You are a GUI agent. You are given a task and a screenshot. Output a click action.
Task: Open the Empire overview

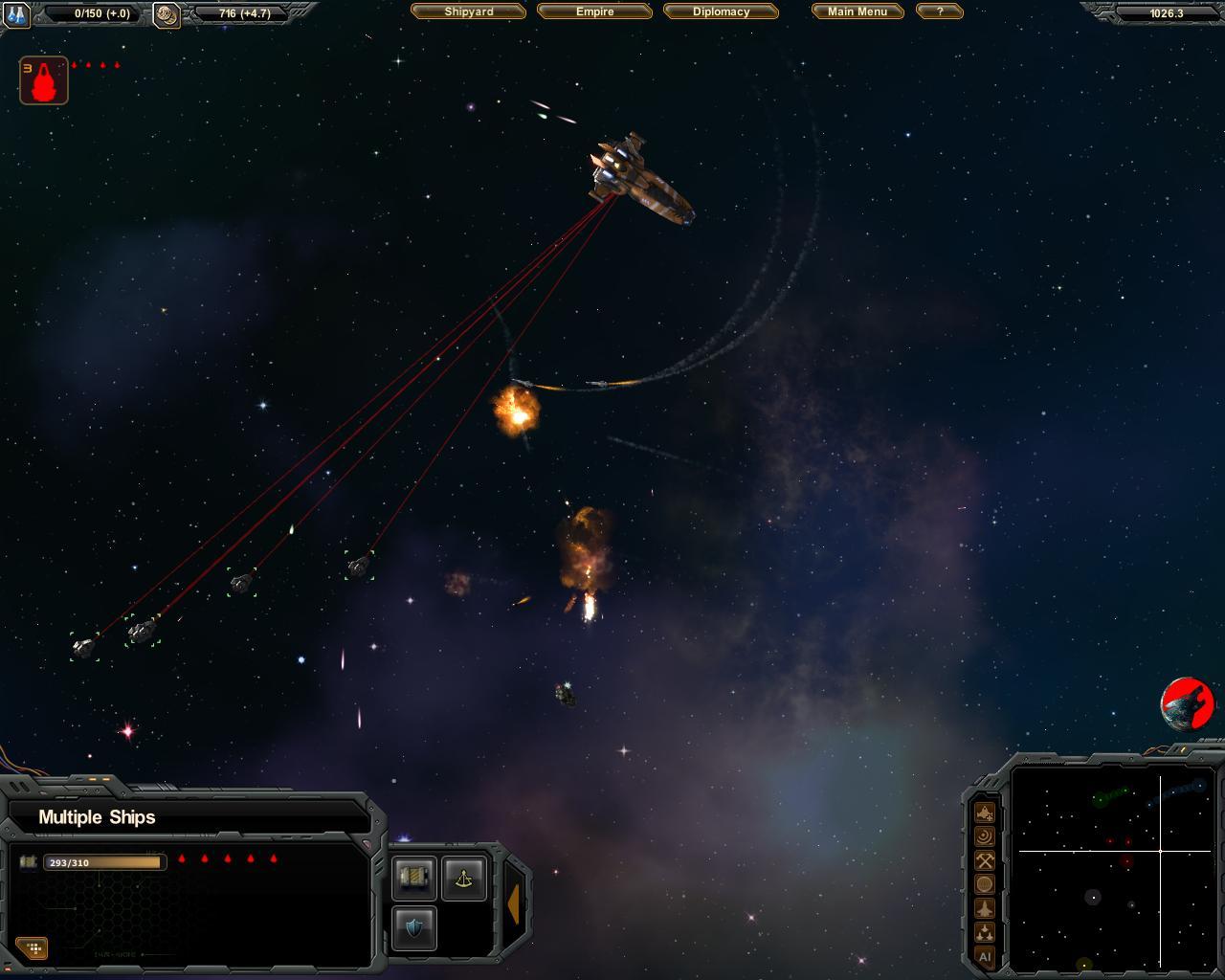coord(594,11)
